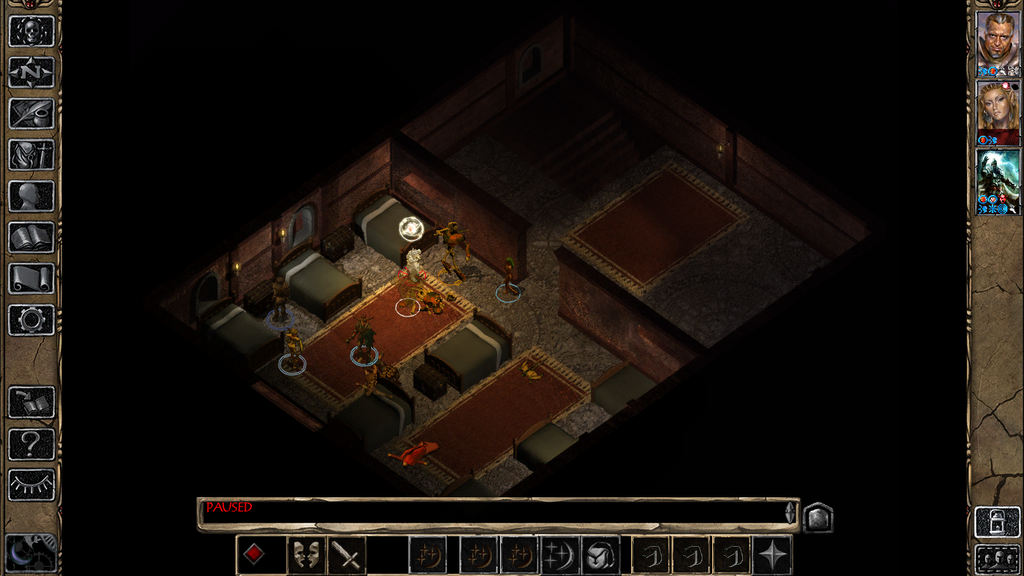This screenshot has height=576, width=1024.
Task: Select the sword attack button
Action: click(x=347, y=555)
